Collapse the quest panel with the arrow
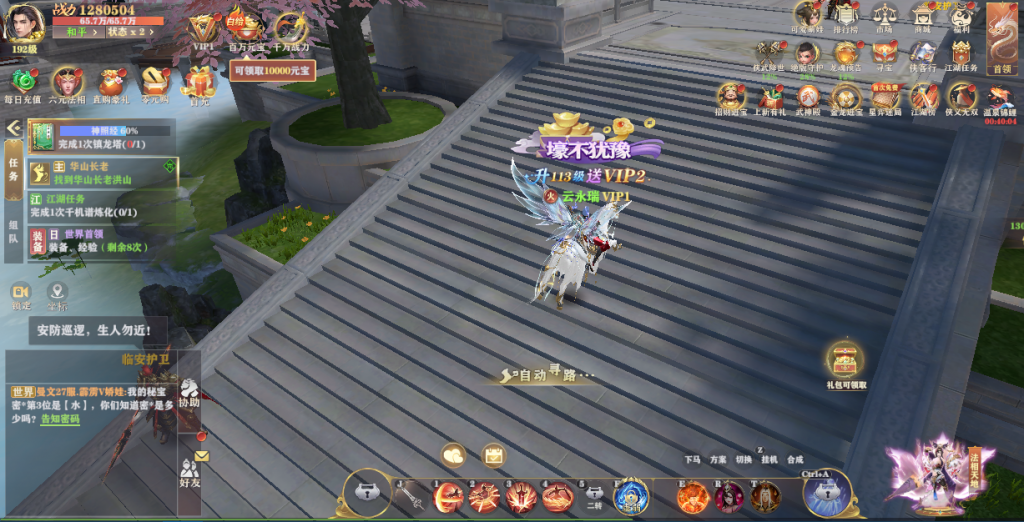This screenshot has width=1024, height=522. click(x=13, y=128)
